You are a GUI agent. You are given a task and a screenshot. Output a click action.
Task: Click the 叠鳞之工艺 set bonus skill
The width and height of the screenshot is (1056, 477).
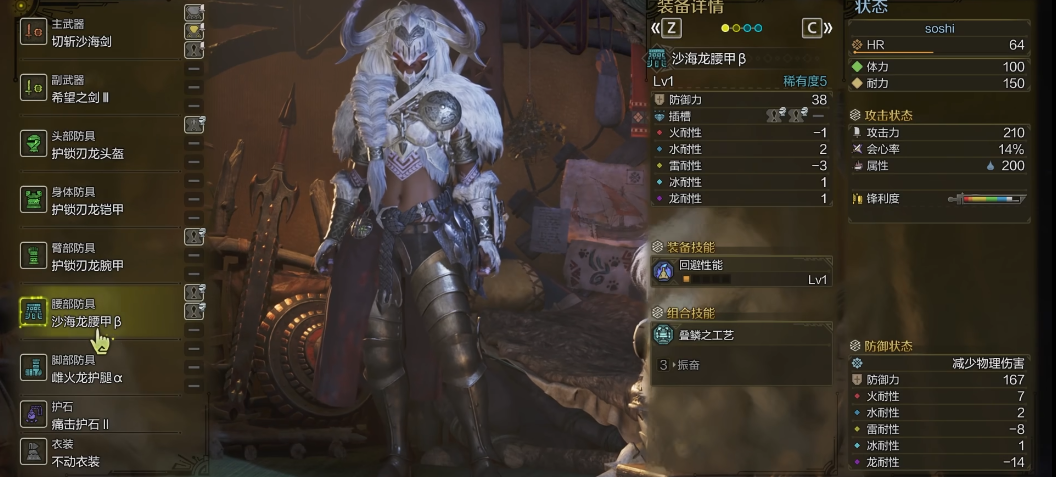pos(742,335)
